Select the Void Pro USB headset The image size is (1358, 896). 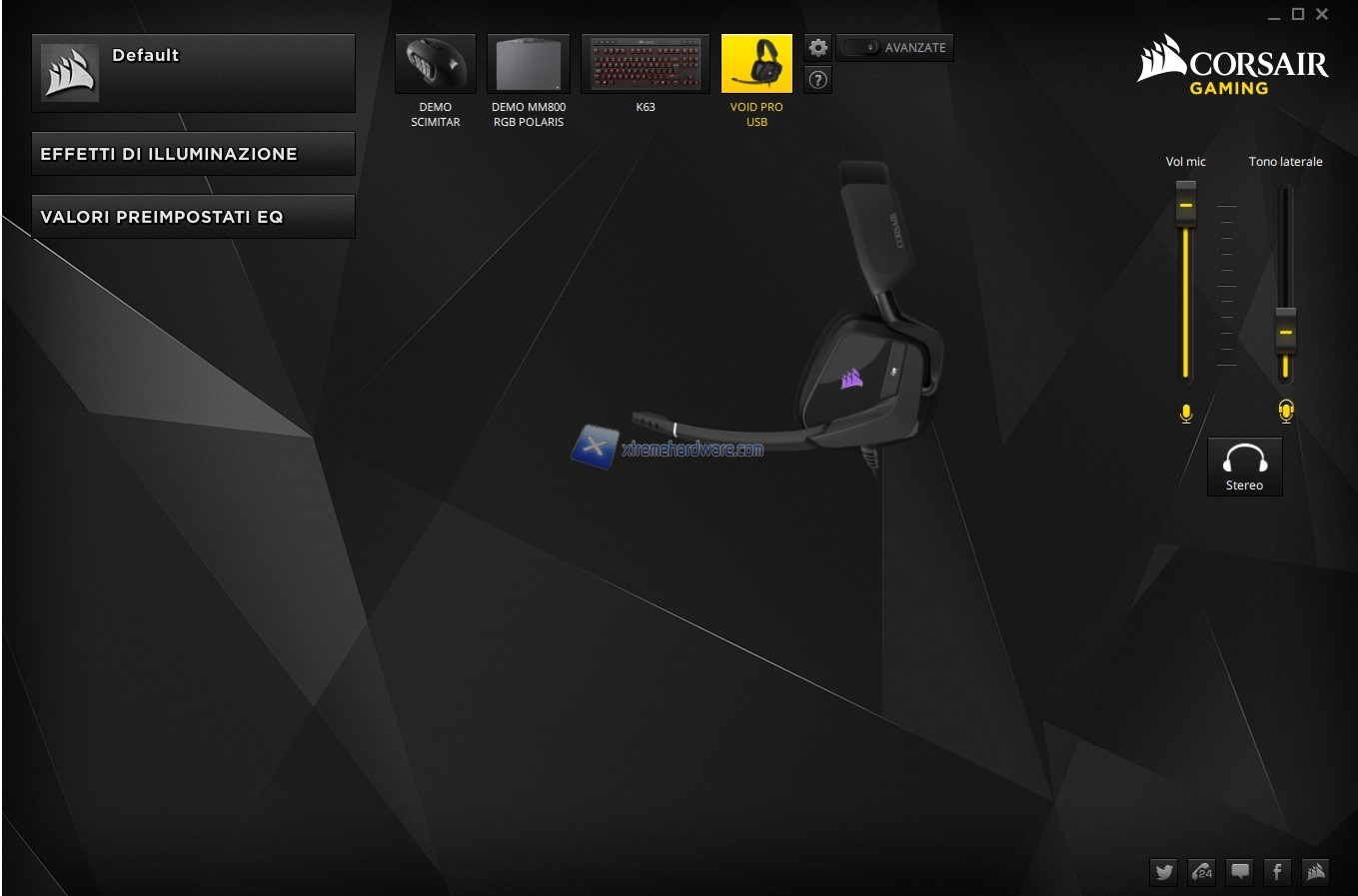tap(756, 64)
